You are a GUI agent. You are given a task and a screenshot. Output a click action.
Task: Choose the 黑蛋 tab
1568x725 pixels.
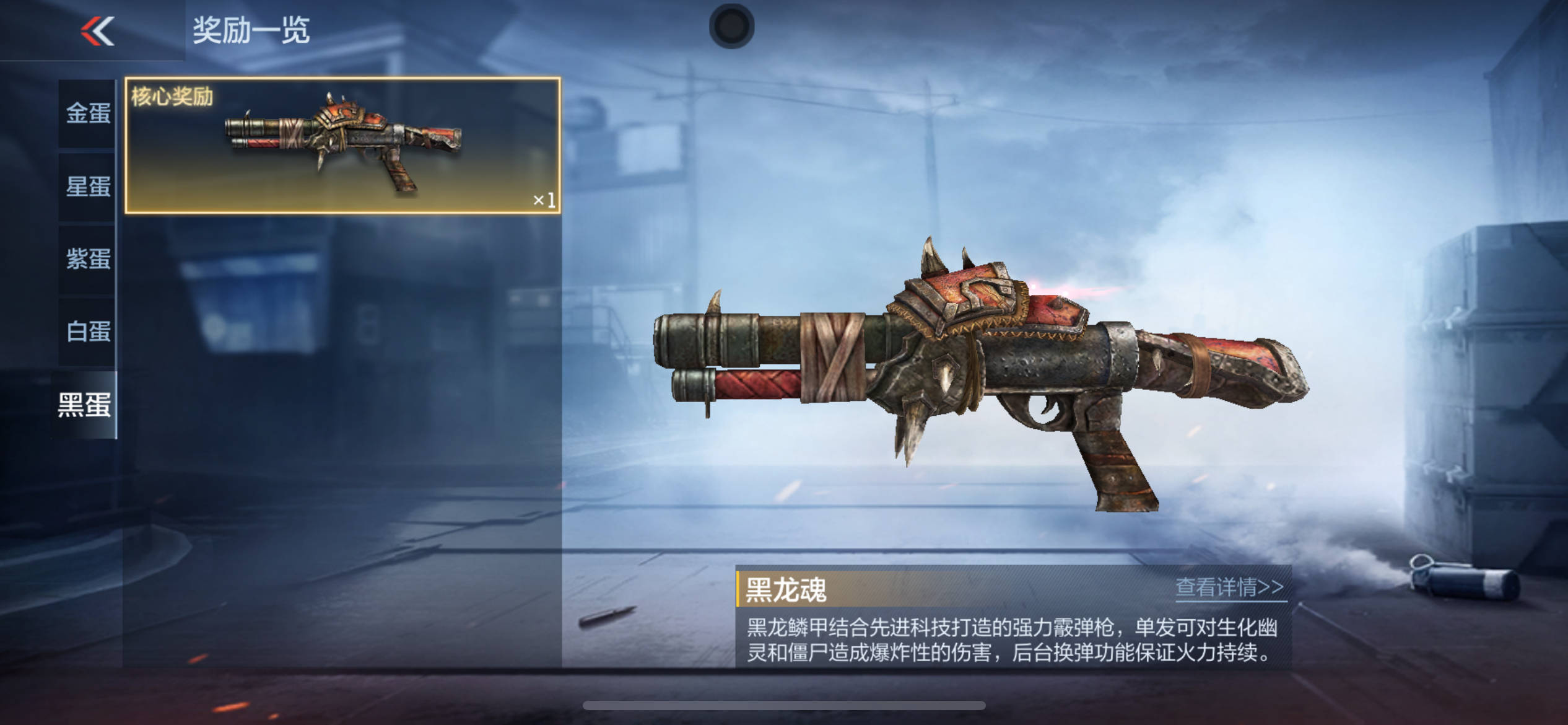click(x=85, y=405)
